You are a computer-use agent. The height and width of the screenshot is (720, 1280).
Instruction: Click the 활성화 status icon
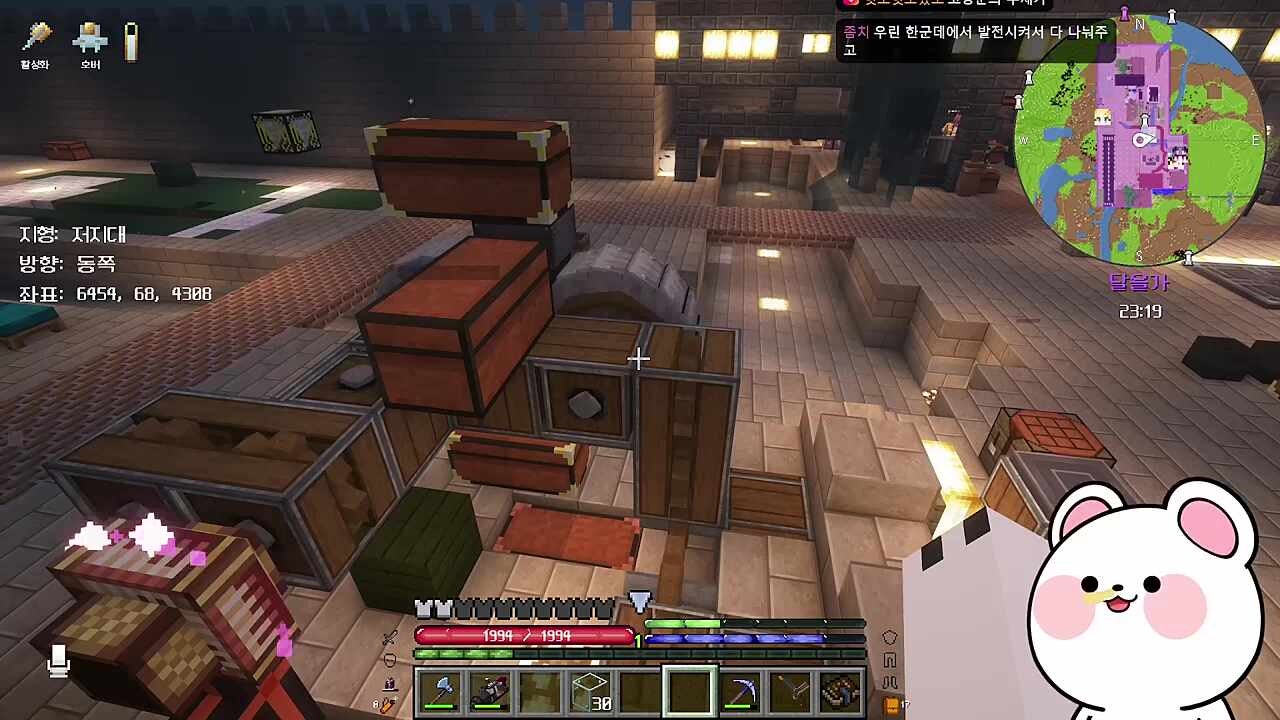click(x=36, y=40)
